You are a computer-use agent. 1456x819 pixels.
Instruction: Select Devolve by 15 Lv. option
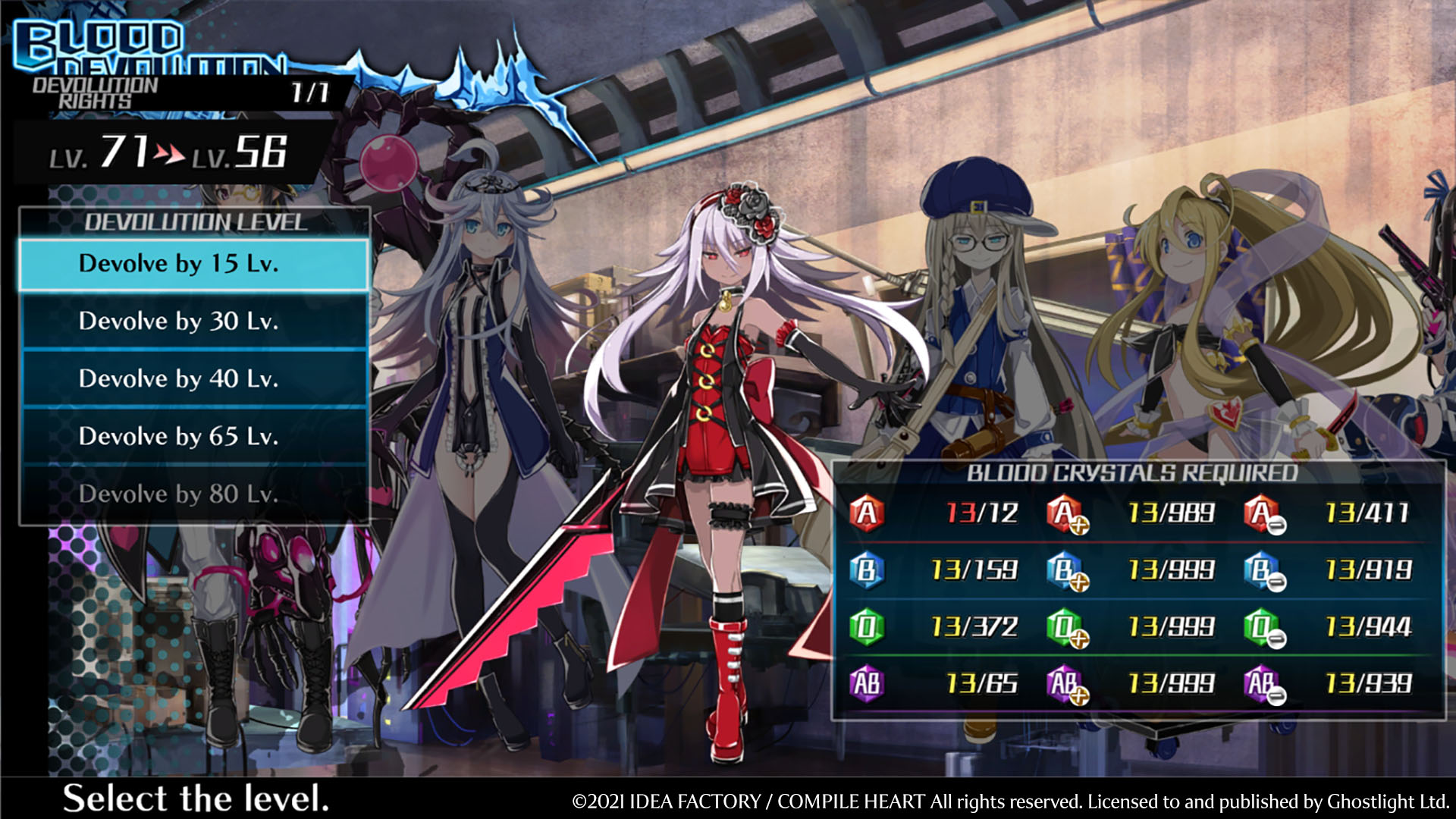[x=194, y=265]
